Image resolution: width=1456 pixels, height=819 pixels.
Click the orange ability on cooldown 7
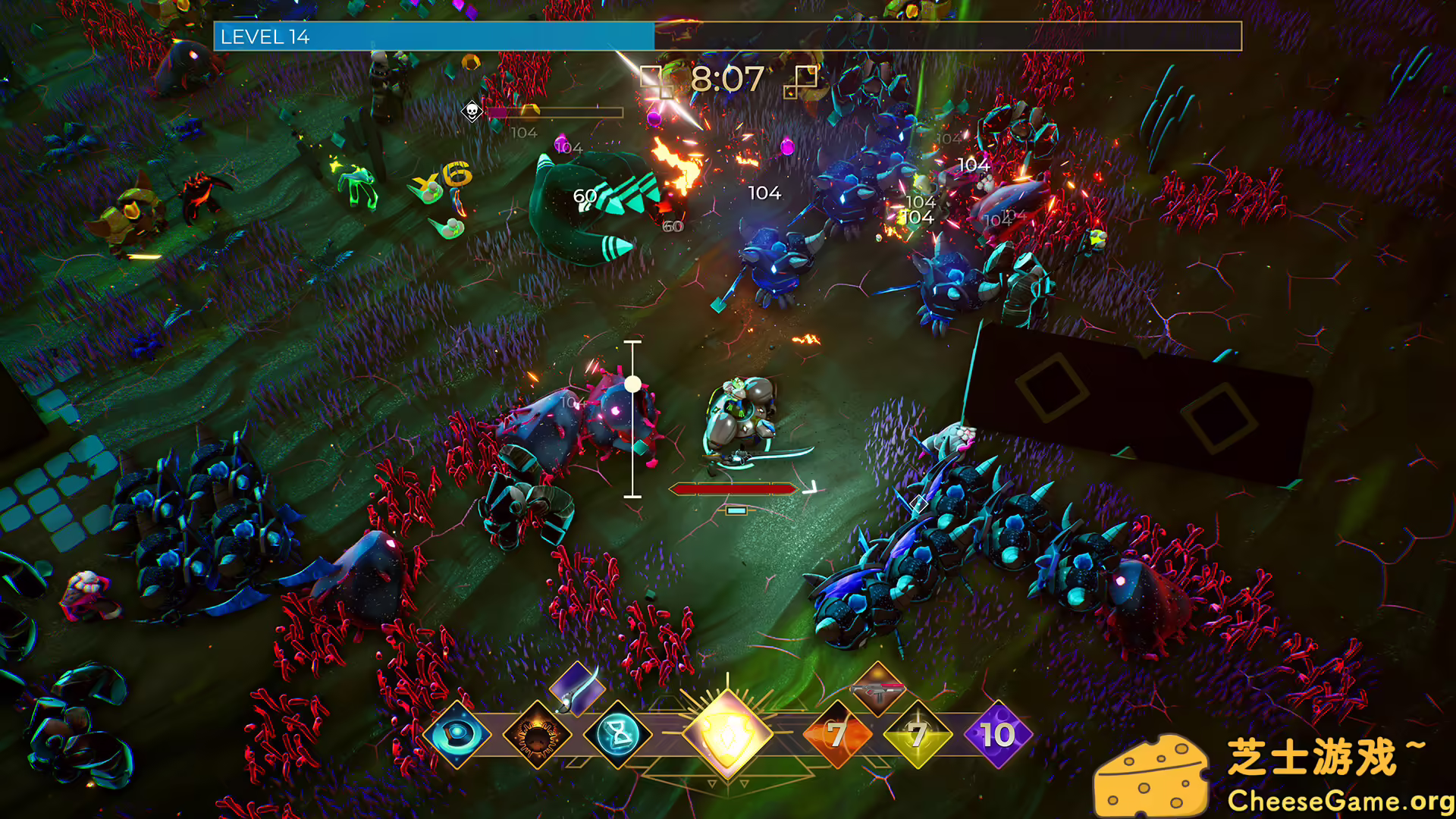click(x=837, y=734)
